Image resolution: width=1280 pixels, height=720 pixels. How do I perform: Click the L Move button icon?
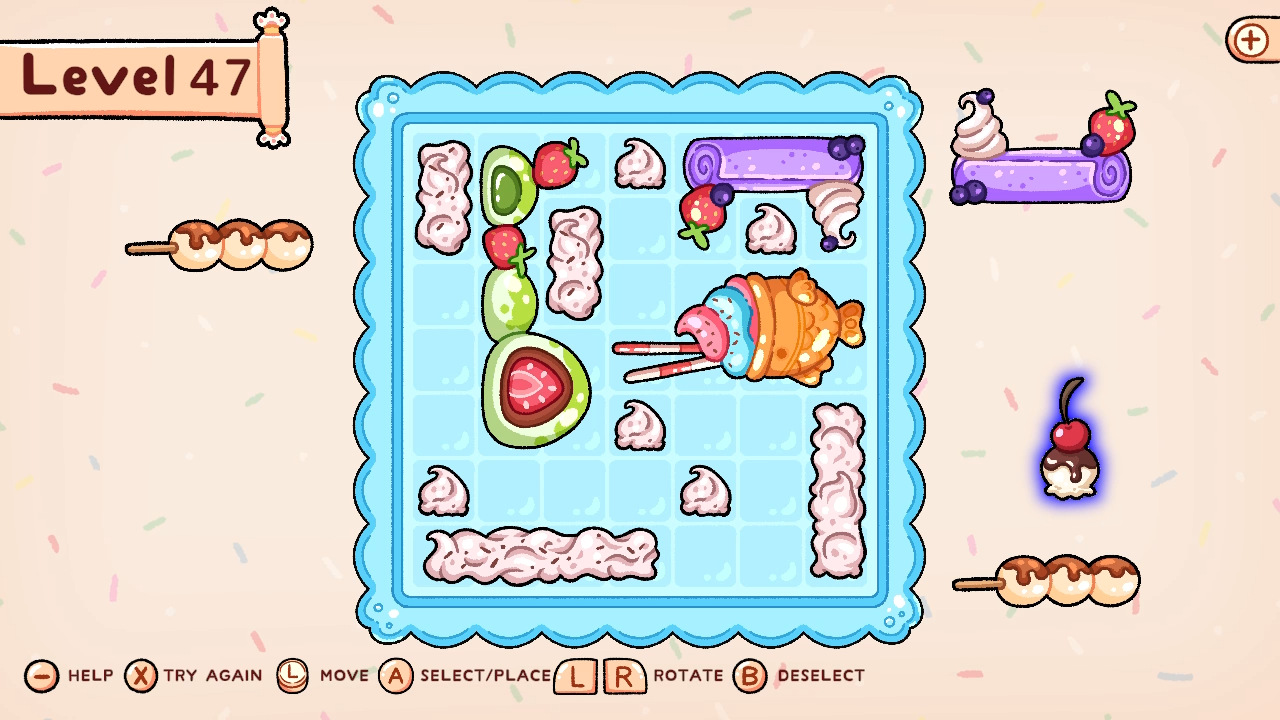click(x=292, y=675)
